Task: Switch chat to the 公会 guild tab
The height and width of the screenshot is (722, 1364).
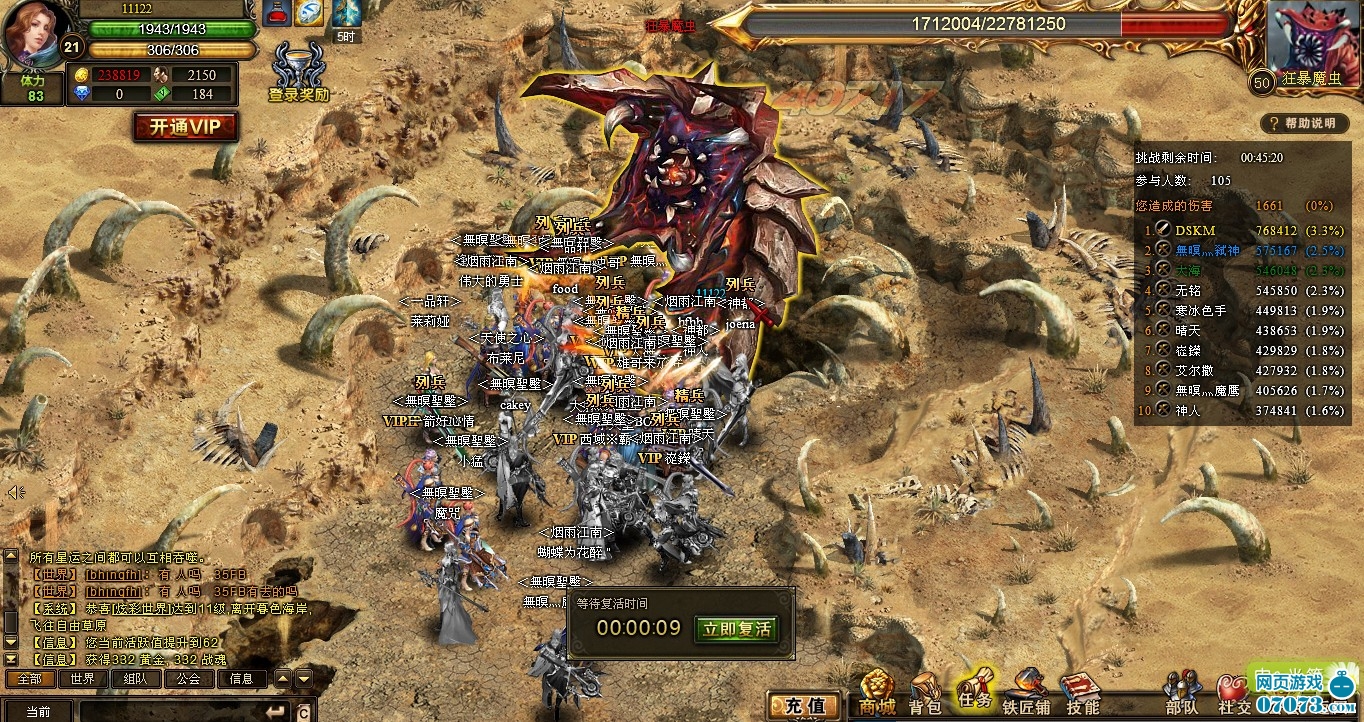Action: tap(189, 678)
